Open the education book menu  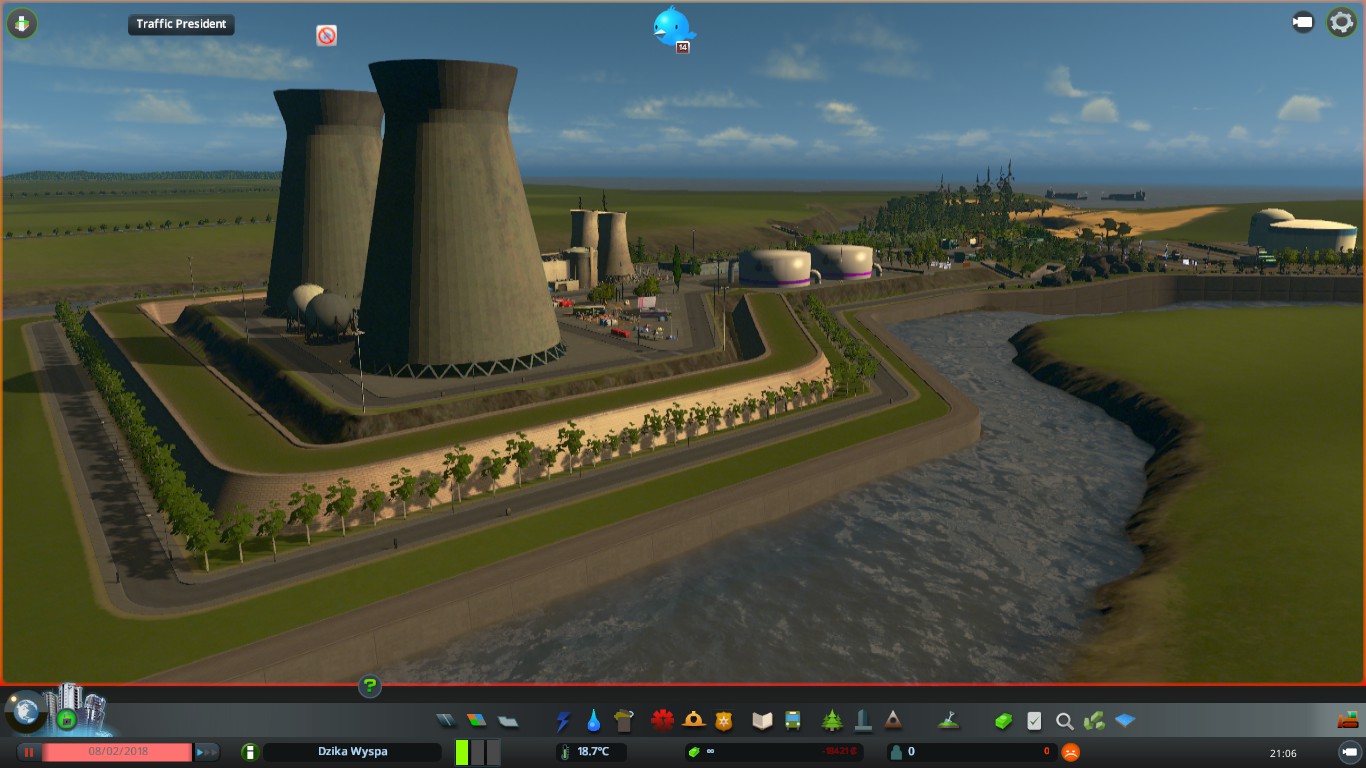763,720
